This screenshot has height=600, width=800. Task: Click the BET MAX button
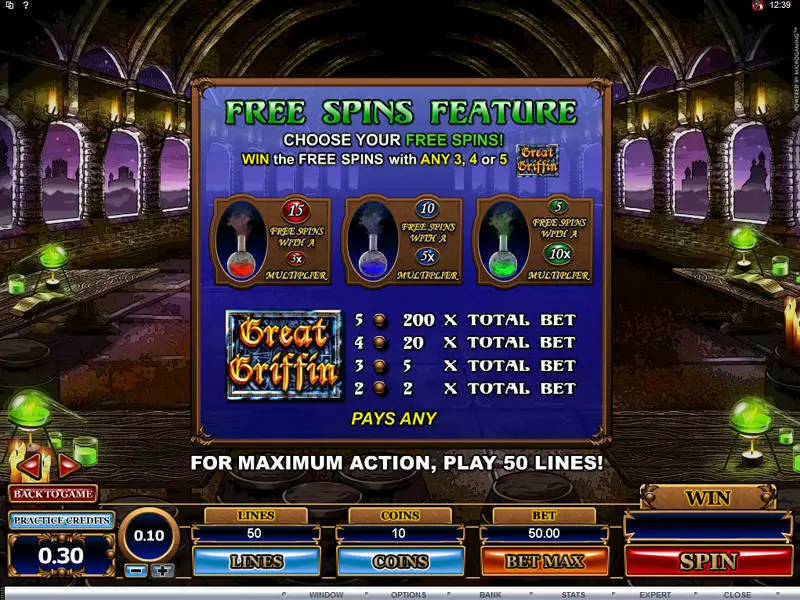coord(544,561)
